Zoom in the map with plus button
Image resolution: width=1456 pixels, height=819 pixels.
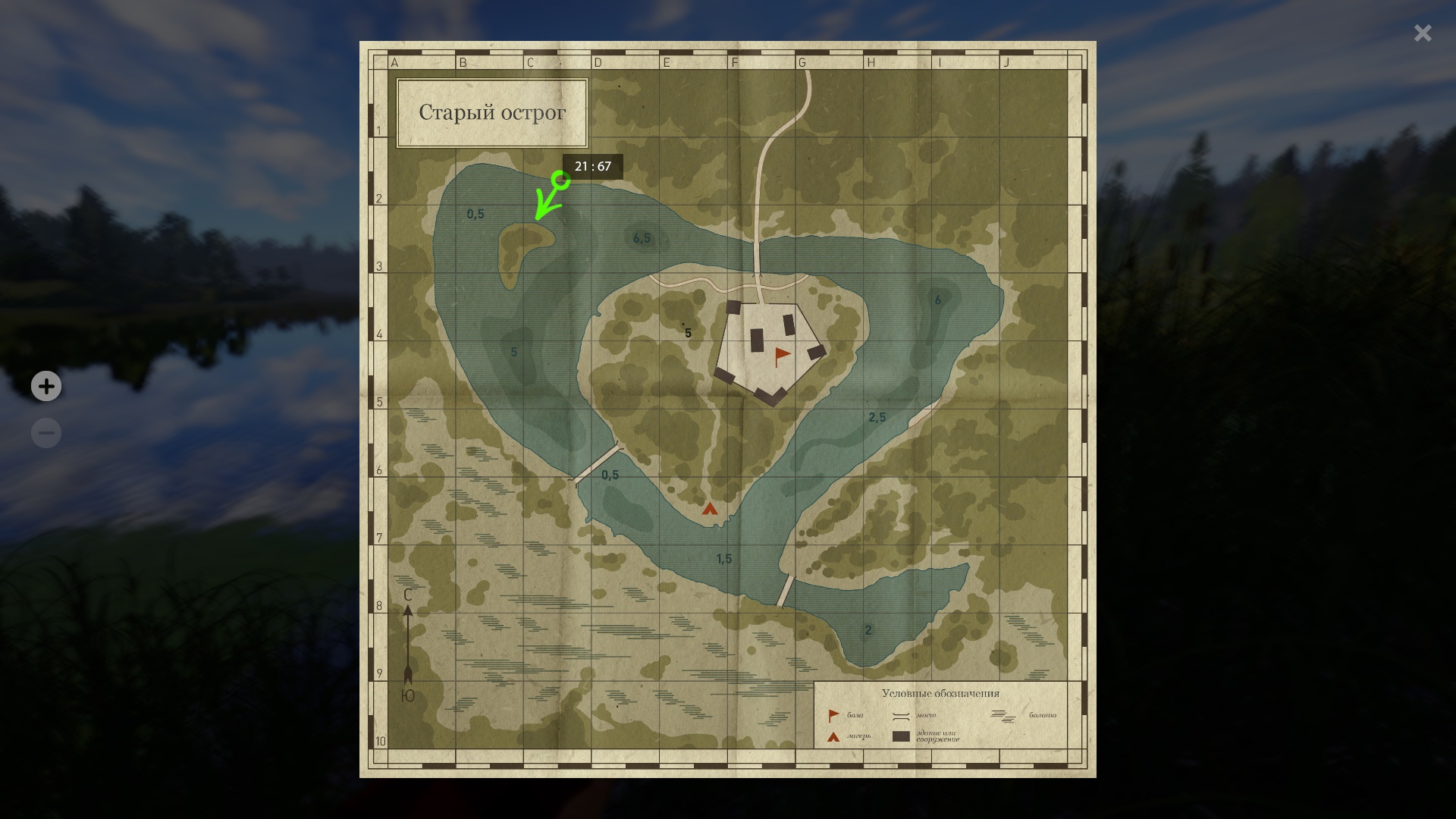pyautogui.click(x=46, y=386)
